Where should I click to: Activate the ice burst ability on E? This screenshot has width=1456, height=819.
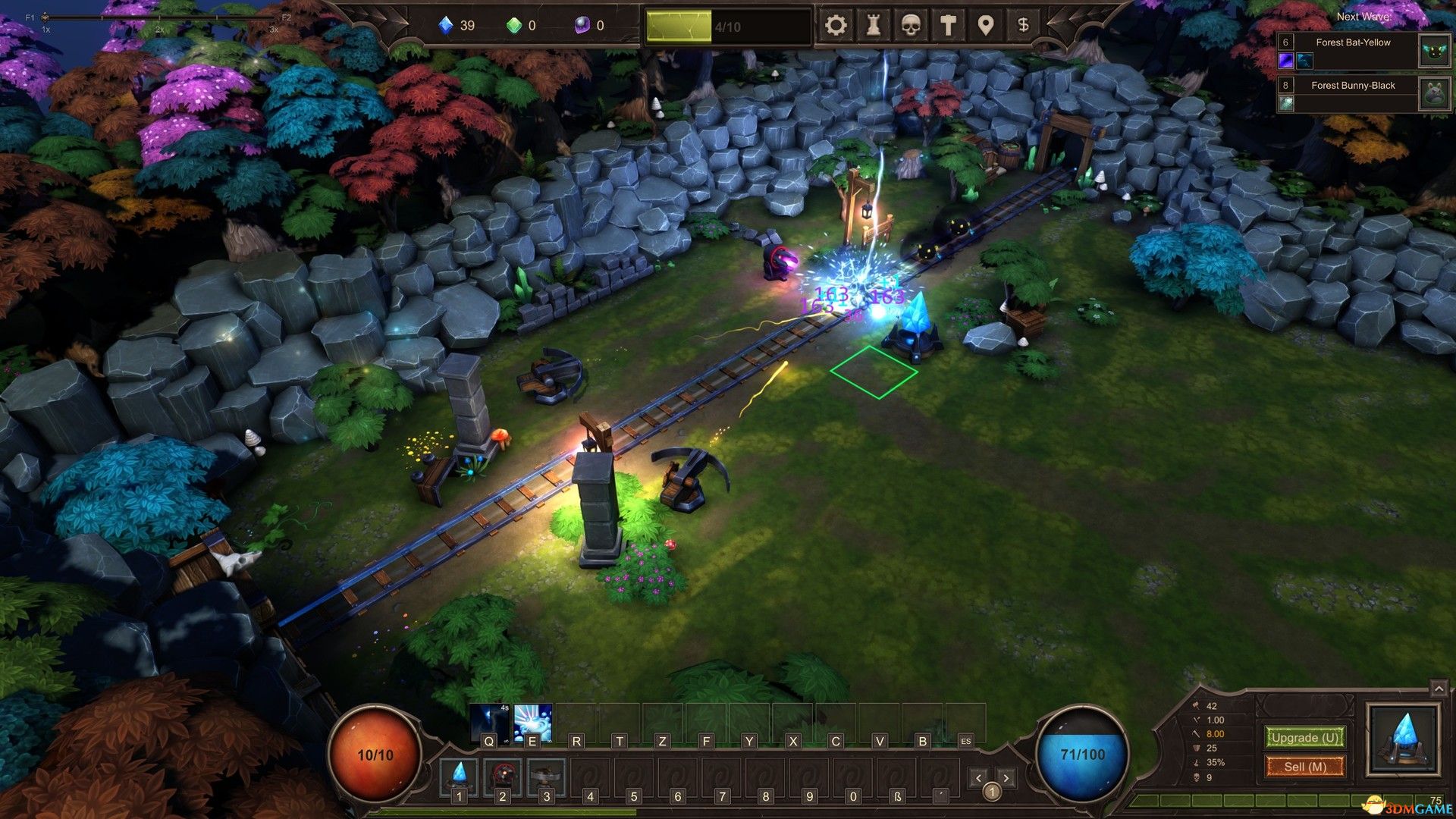click(532, 722)
